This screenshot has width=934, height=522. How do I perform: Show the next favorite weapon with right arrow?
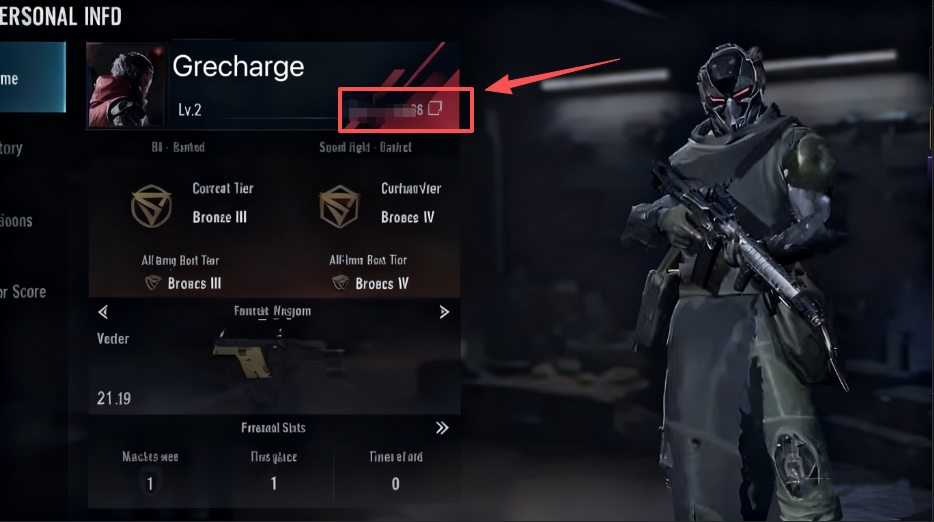(x=444, y=312)
